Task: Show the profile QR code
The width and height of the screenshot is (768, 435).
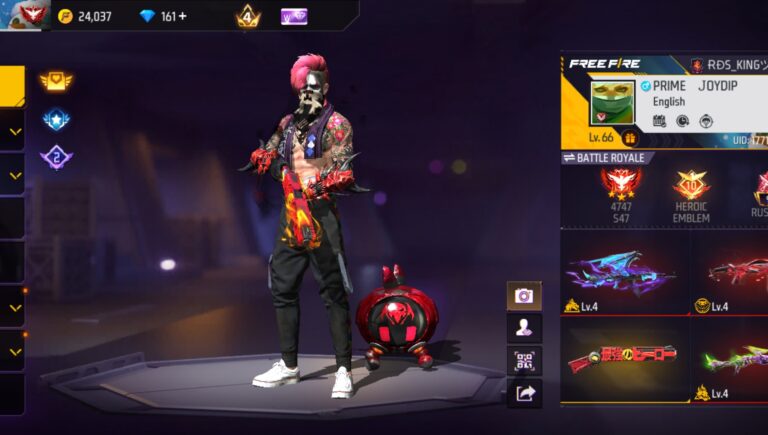Action: (x=524, y=361)
